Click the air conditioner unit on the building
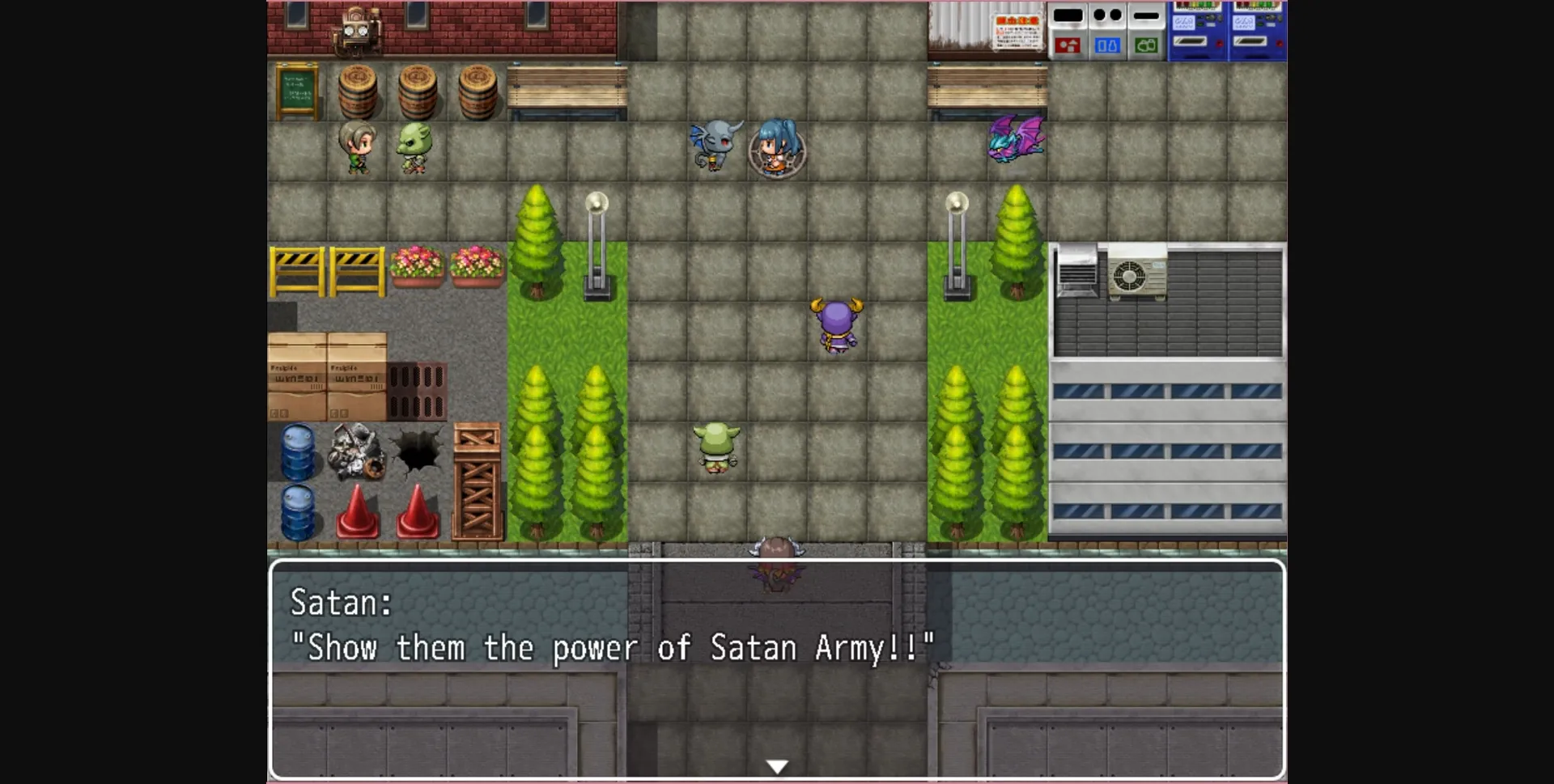Screen dimensions: 1554x784 click(x=1137, y=276)
